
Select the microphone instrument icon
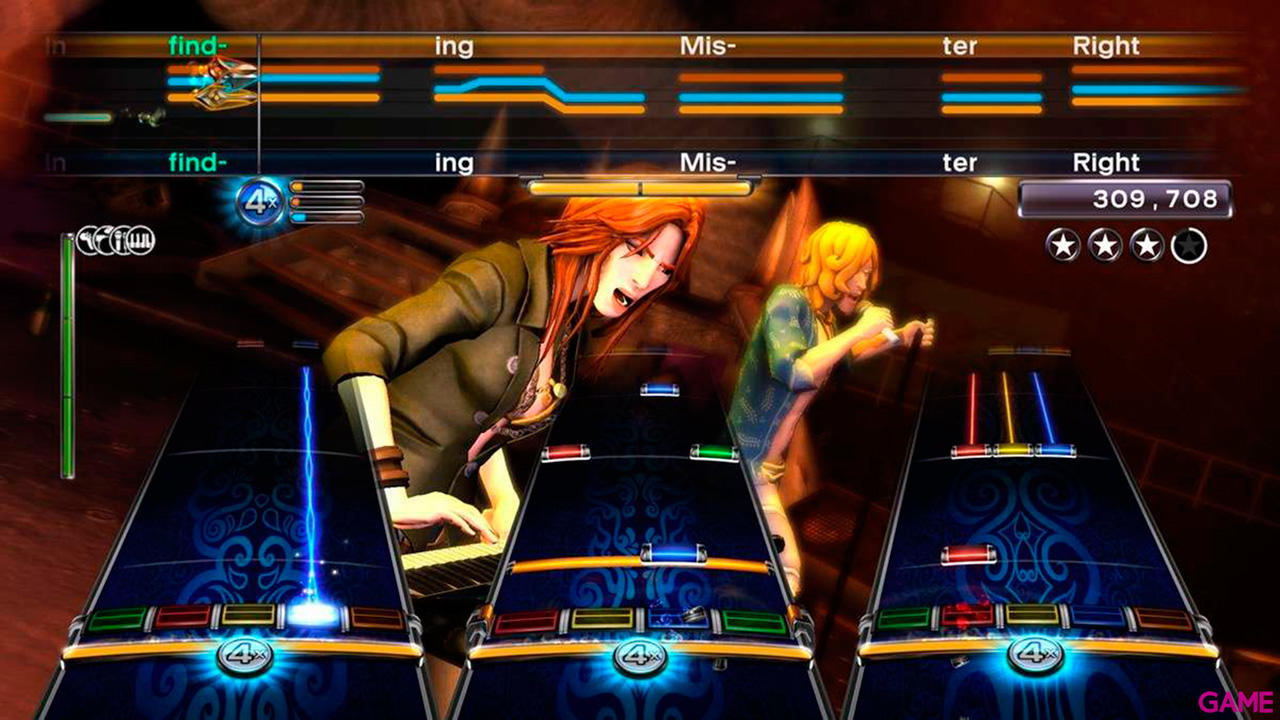(x=121, y=240)
